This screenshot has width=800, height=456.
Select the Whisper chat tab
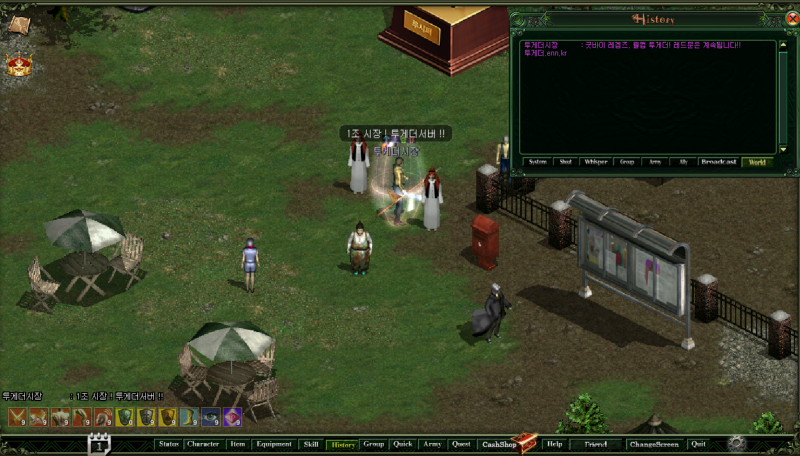pos(596,161)
